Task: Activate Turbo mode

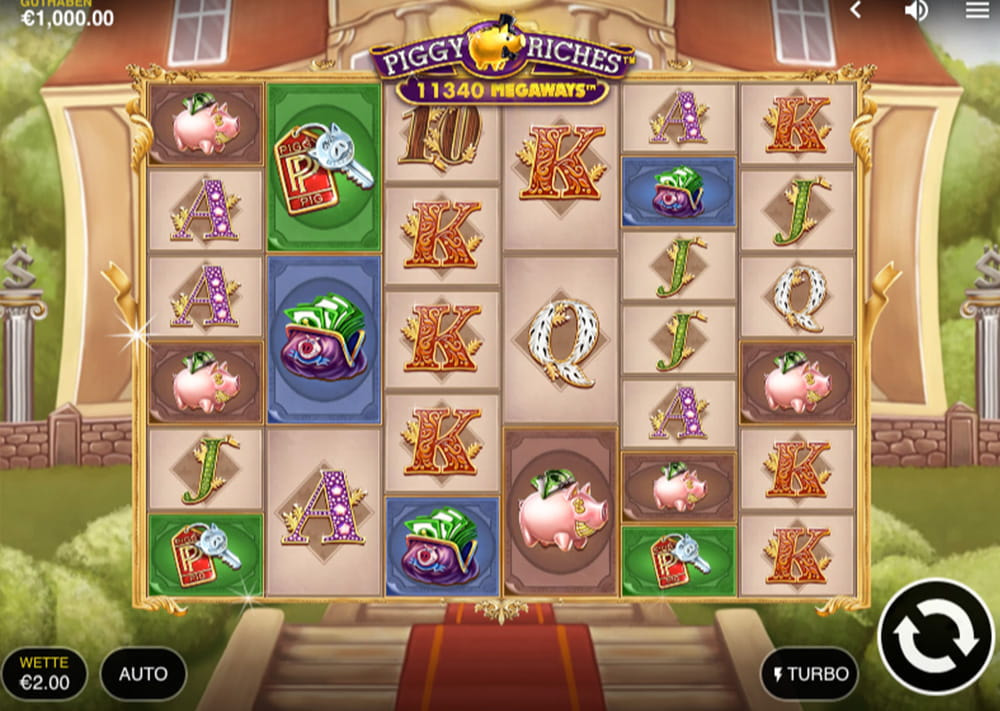Action: click(x=811, y=674)
